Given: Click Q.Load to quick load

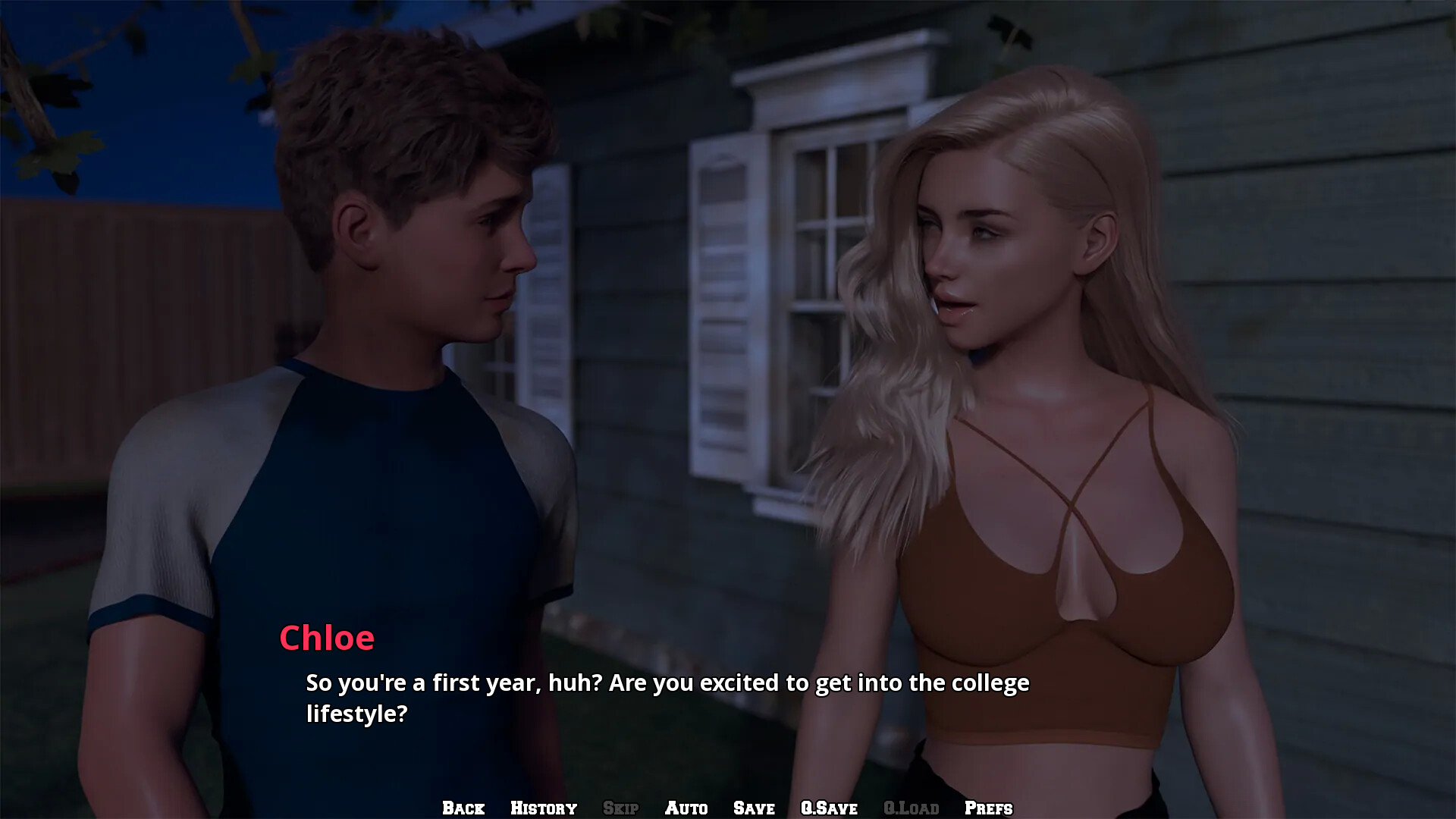Looking at the screenshot, I should 911,808.
